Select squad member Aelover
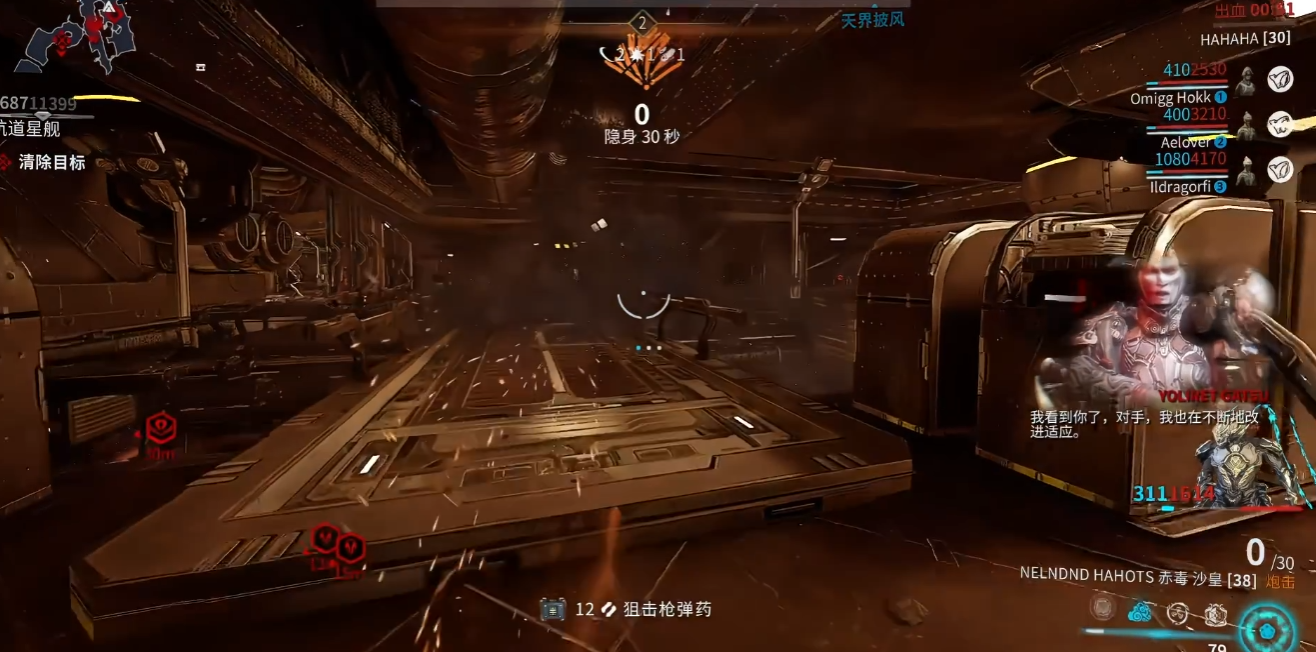This screenshot has height=652, width=1316. 1185,142
